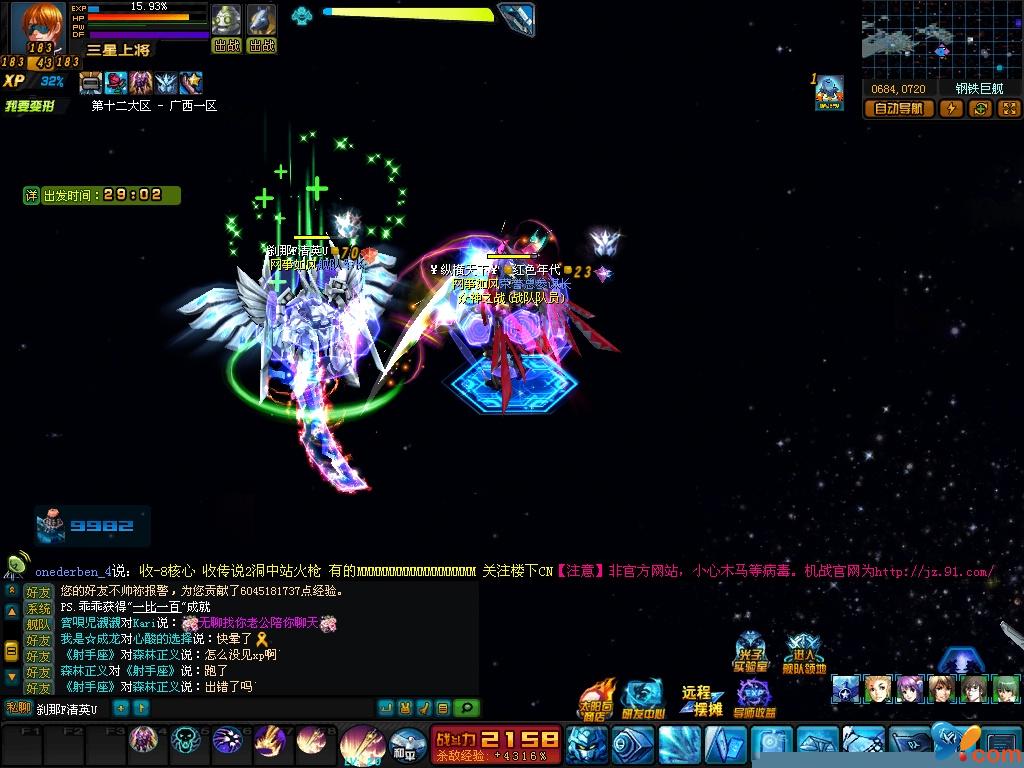Open the minimap in the corner
Viewport: 1024px width, 768px height.
(x=941, y=40)
